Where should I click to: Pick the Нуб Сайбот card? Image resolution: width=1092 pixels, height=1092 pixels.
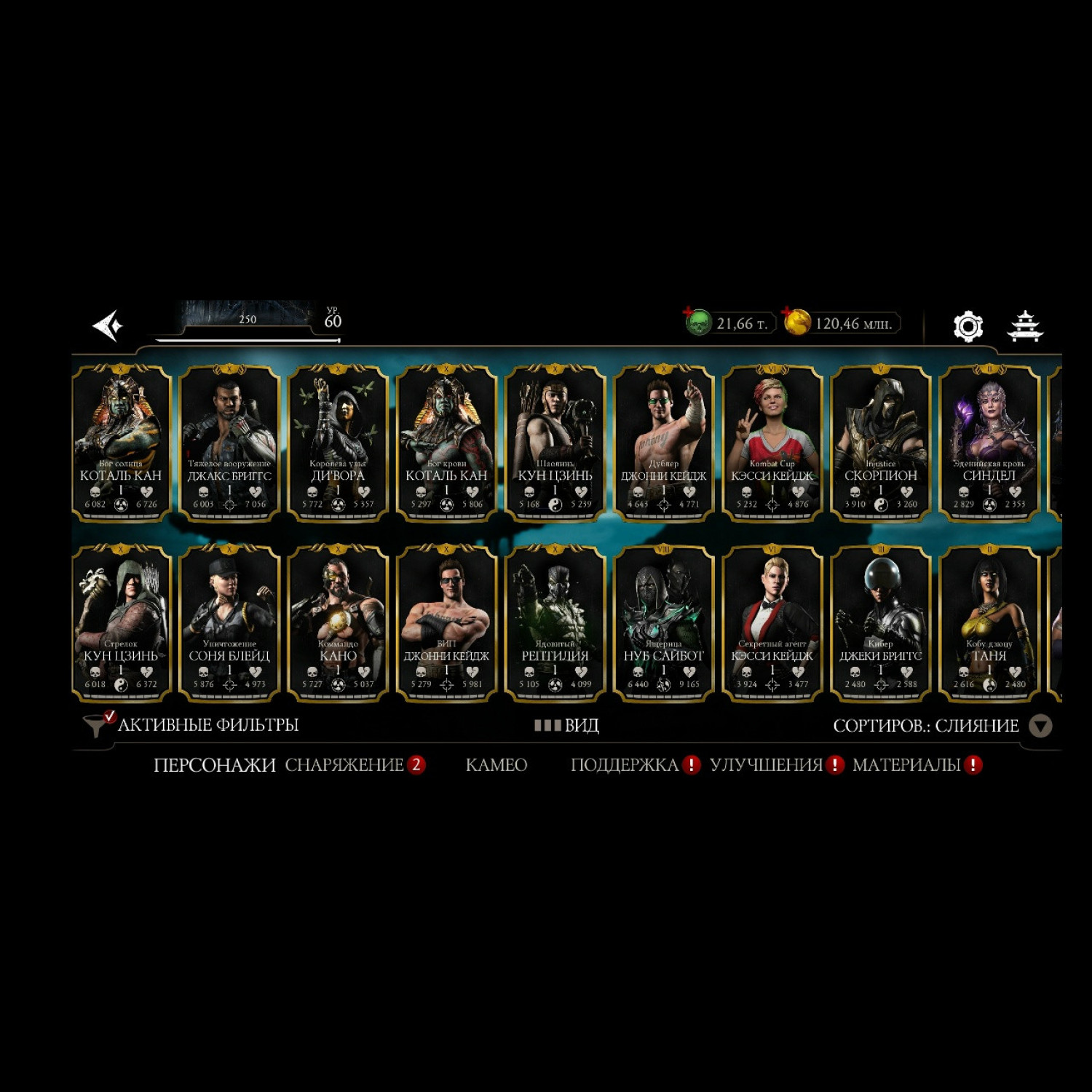(663, 623)
